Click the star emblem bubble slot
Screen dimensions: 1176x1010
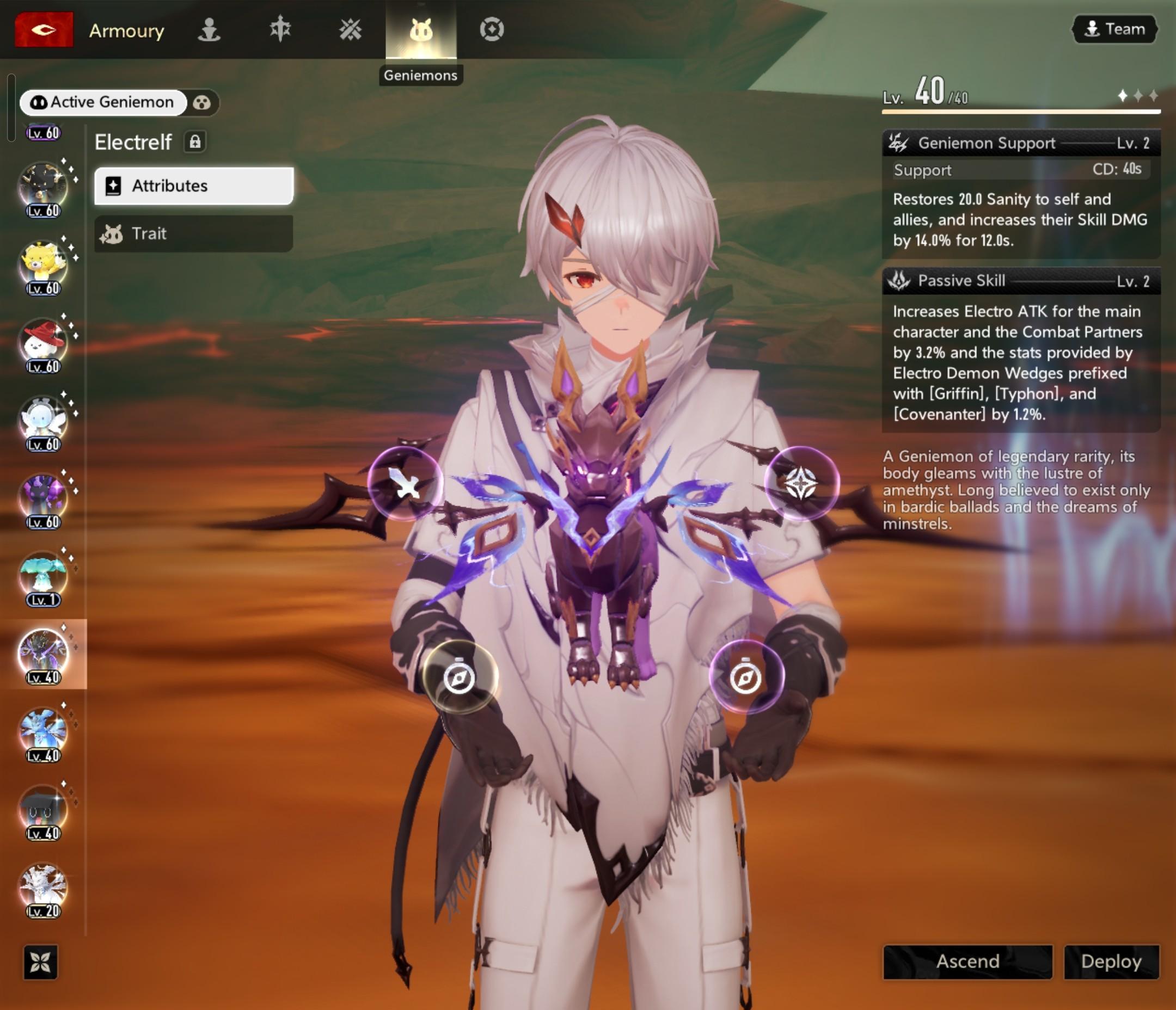[x=800, y=483]
